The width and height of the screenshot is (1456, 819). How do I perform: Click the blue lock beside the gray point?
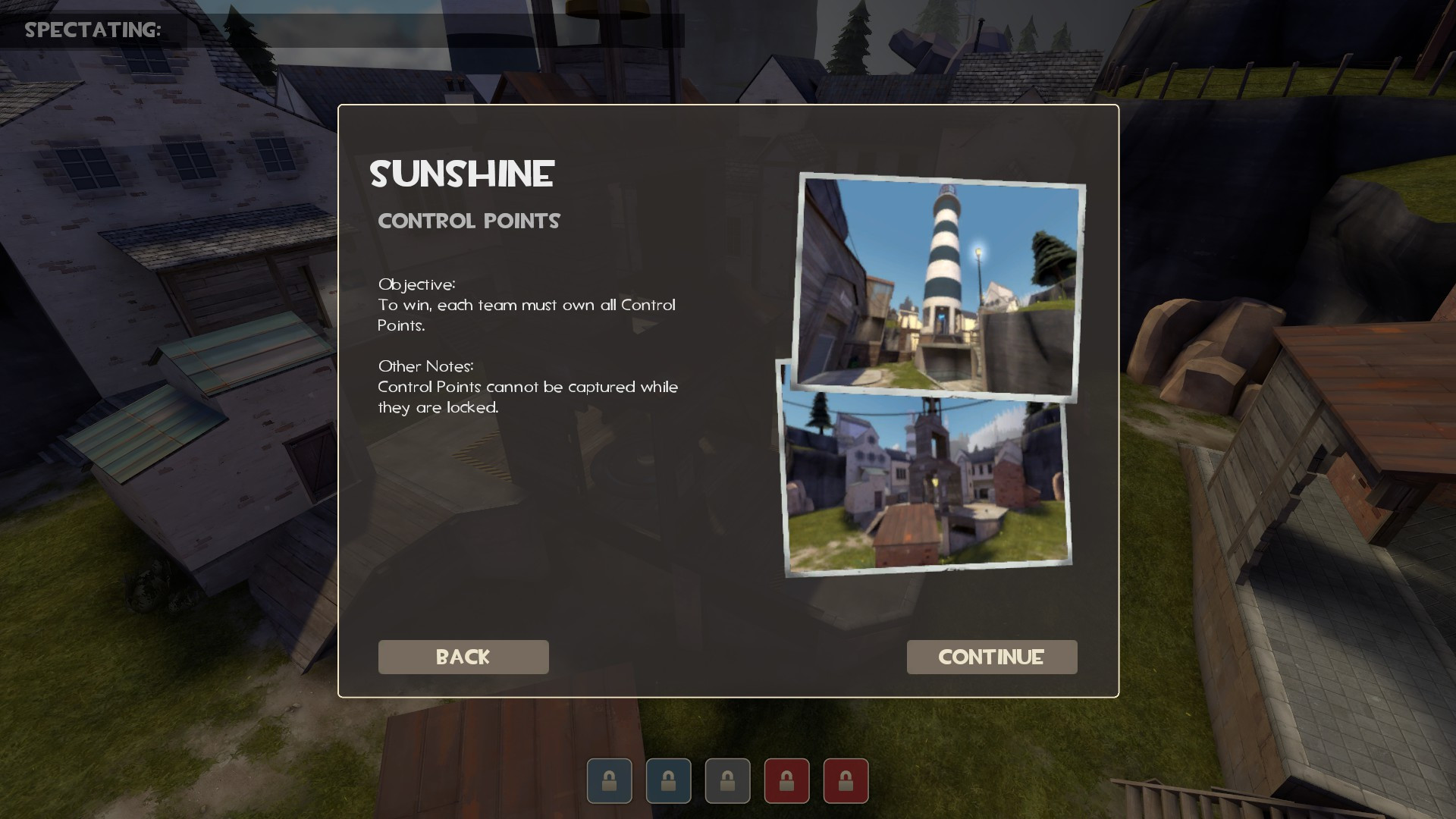point(668,780)
